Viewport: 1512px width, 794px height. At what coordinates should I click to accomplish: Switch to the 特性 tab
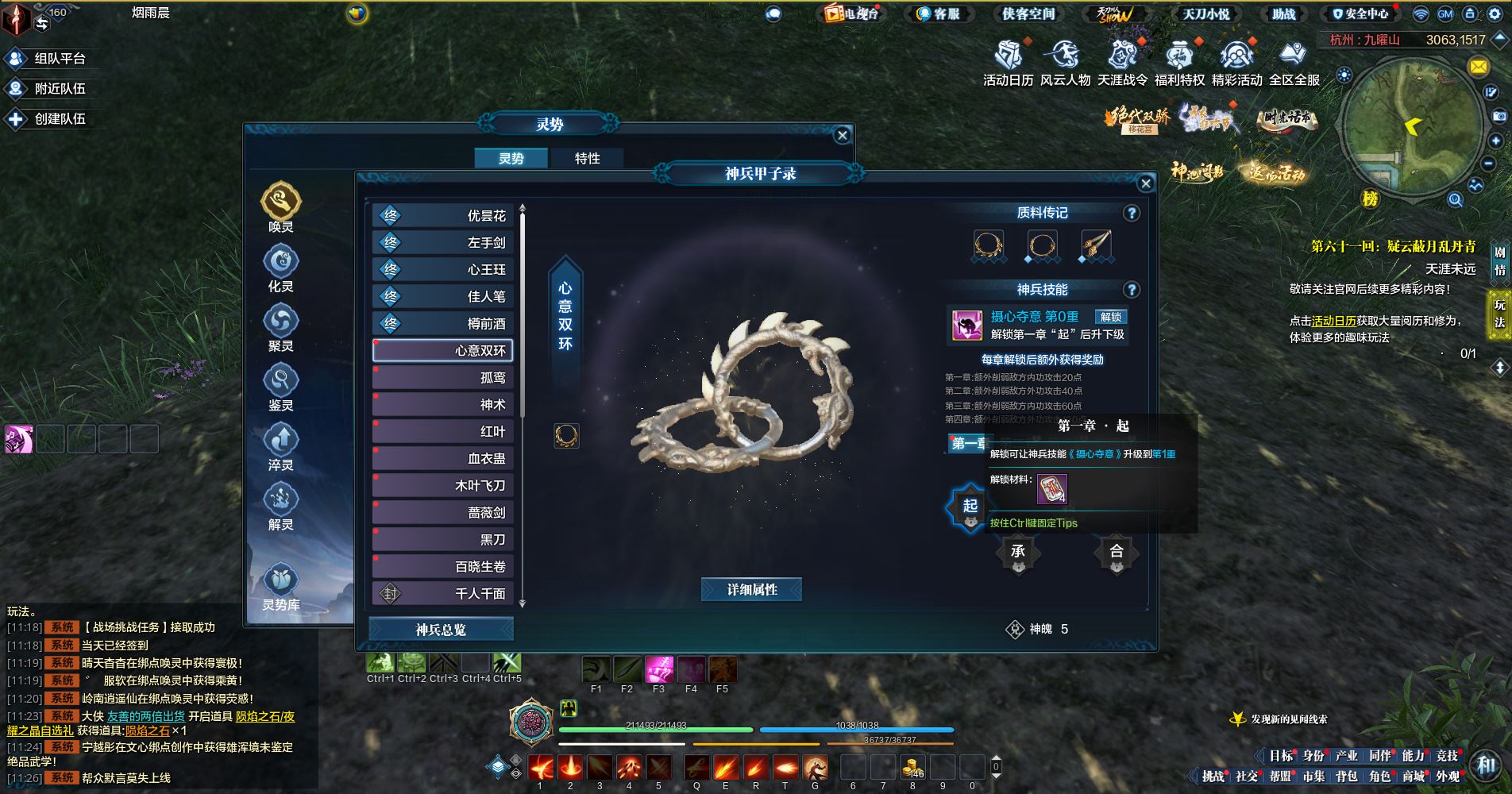click(587, 159)
